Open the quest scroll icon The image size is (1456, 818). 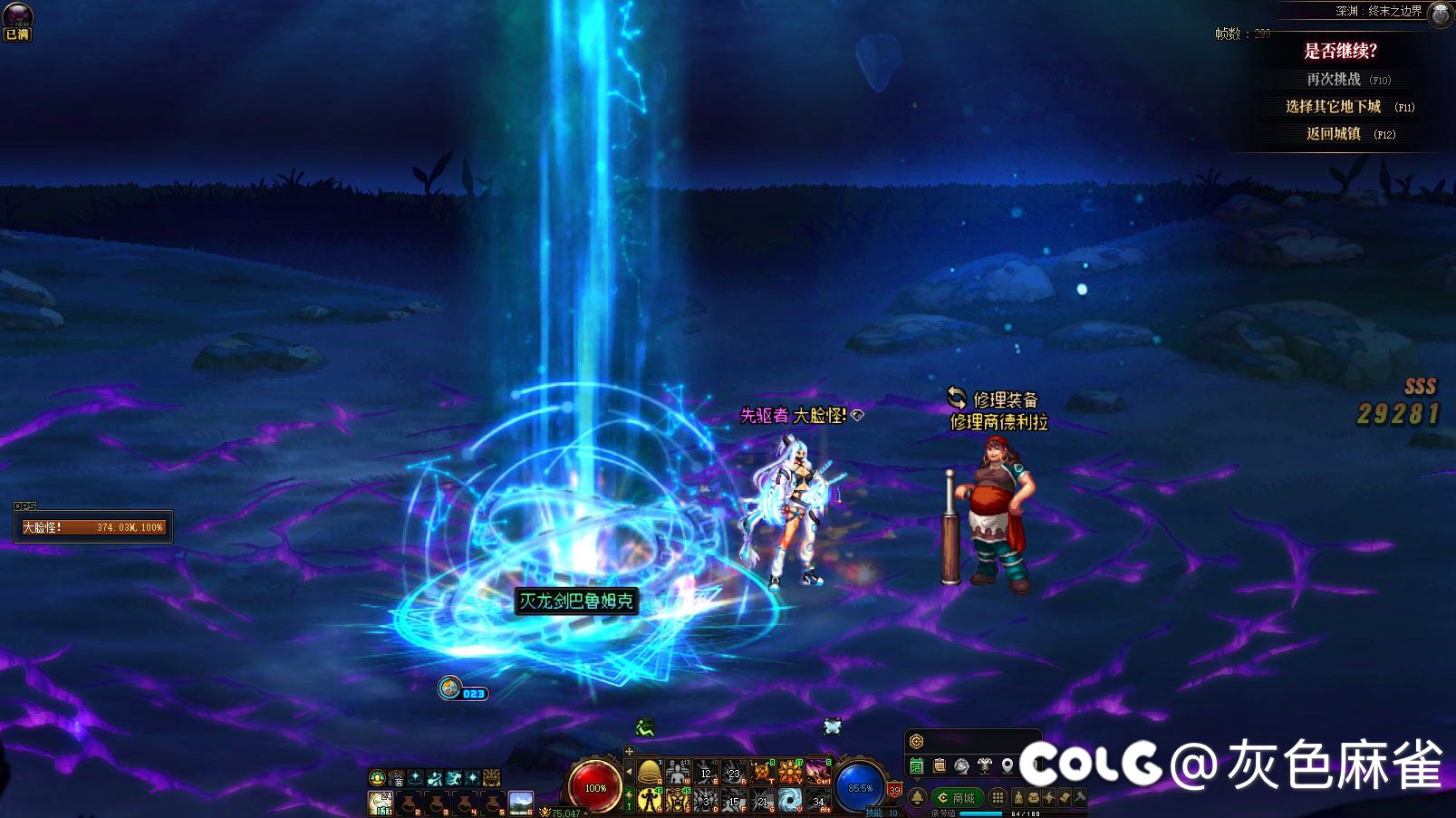(940, 766)
